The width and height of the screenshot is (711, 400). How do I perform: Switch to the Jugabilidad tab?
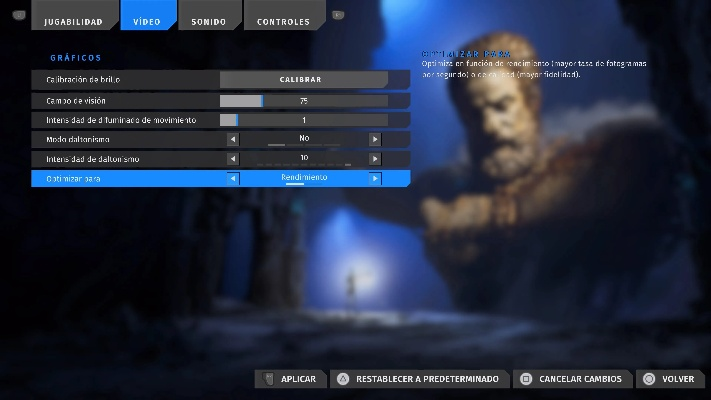point(75,21)
